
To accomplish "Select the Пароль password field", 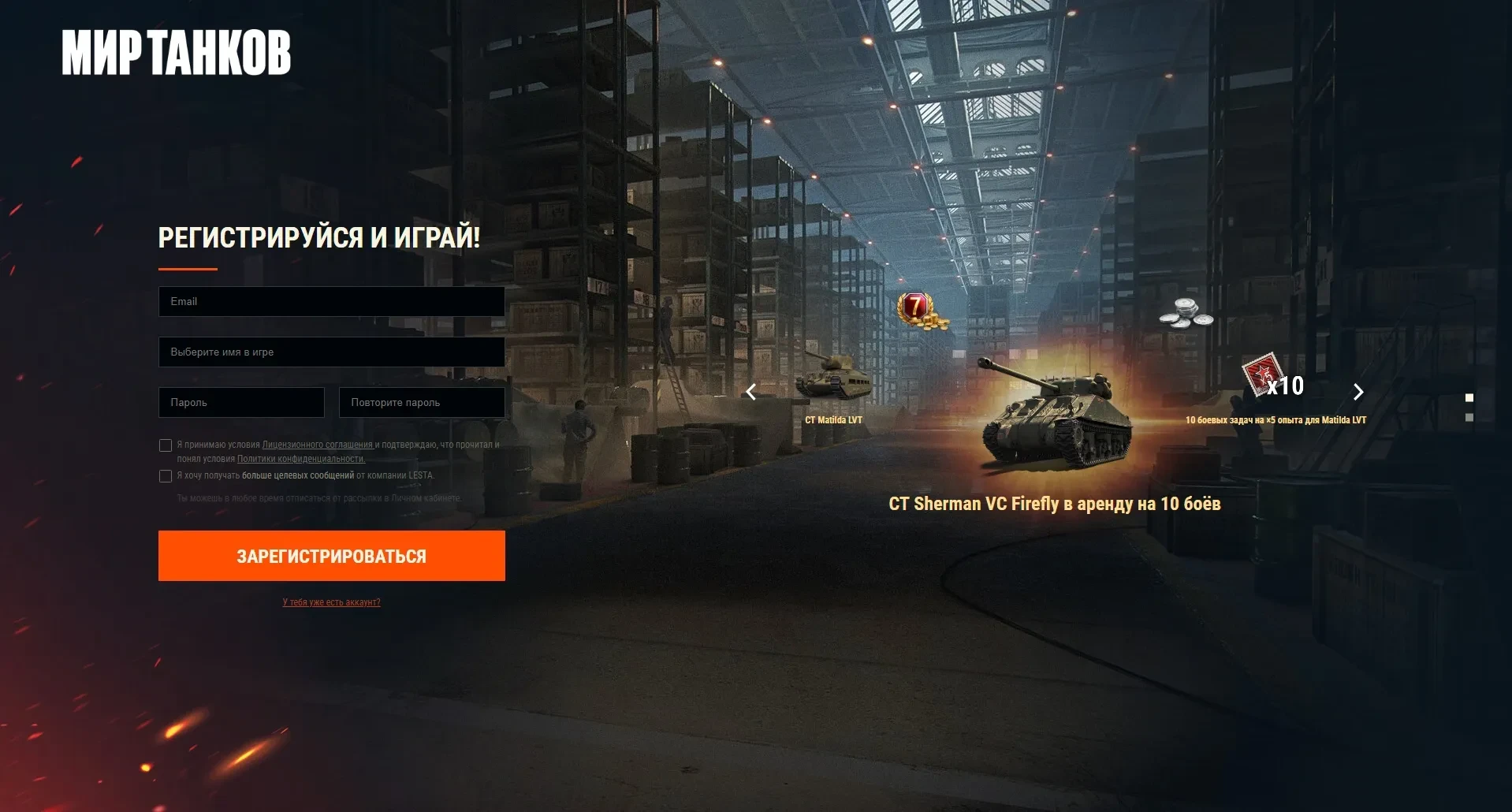I will click(241, 402).
